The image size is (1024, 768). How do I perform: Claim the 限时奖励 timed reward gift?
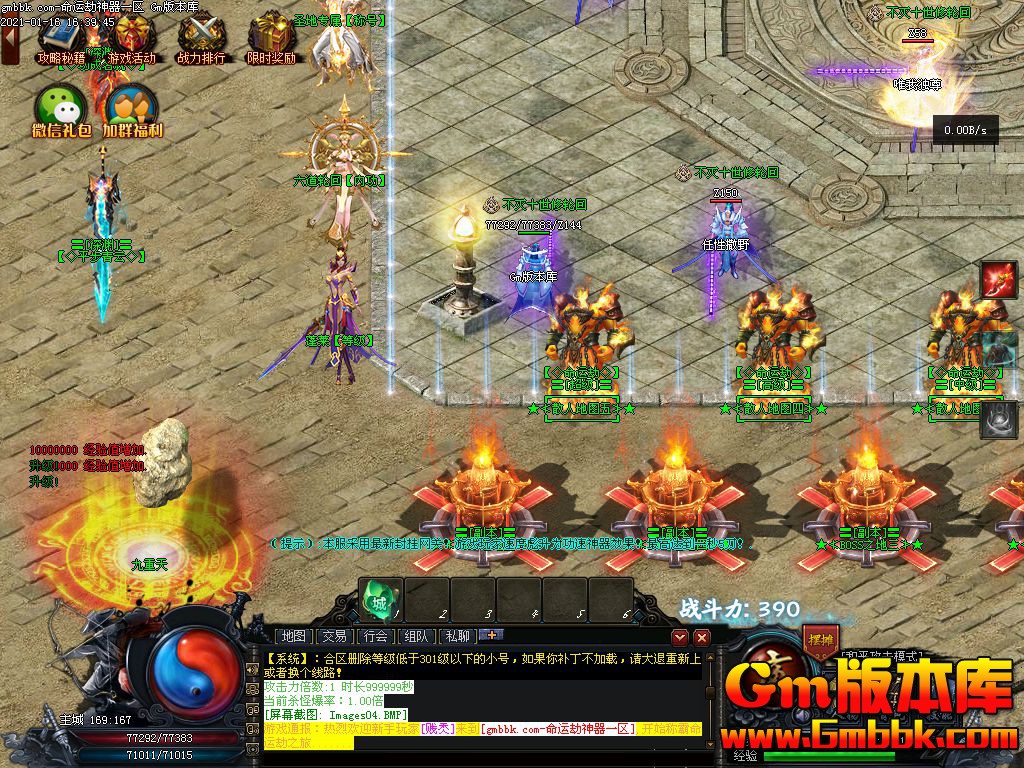point(270,38)
